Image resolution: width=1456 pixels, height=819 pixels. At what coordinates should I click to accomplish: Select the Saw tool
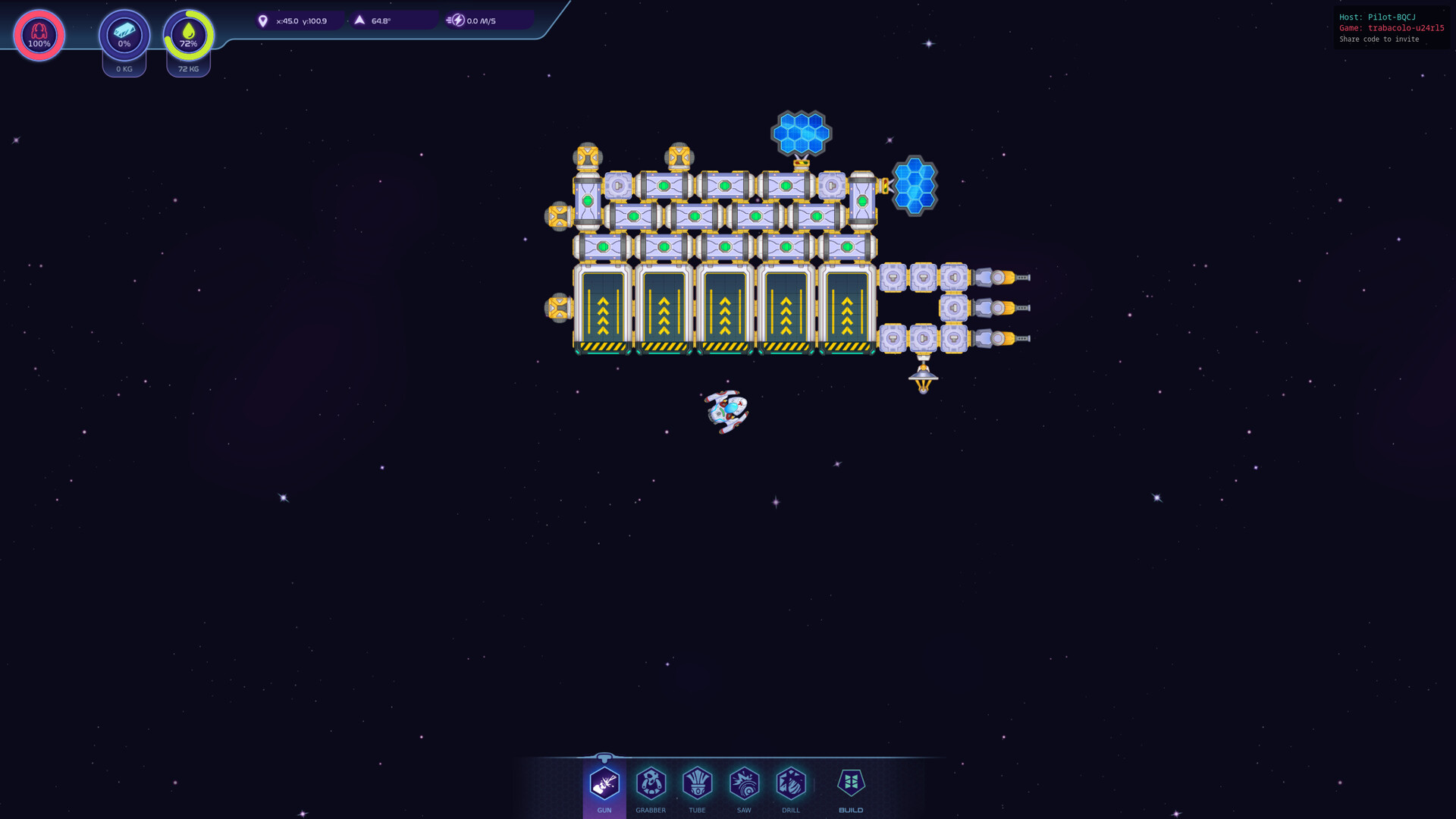click(x=744, y=785)
